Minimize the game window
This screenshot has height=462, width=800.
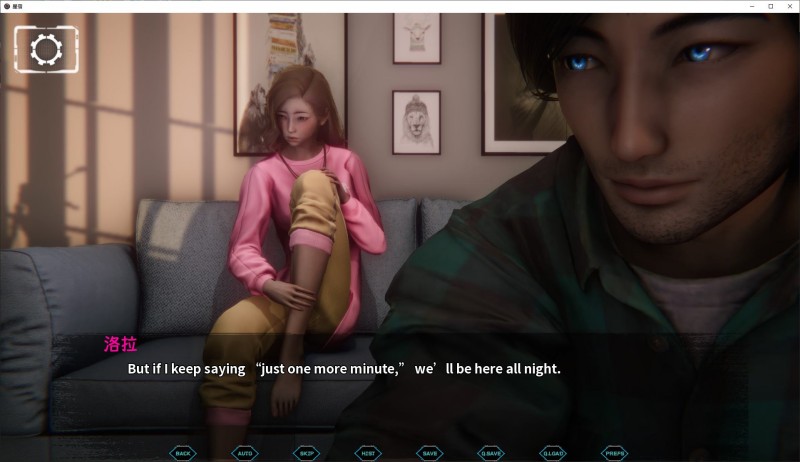click(x=753, y=6)
